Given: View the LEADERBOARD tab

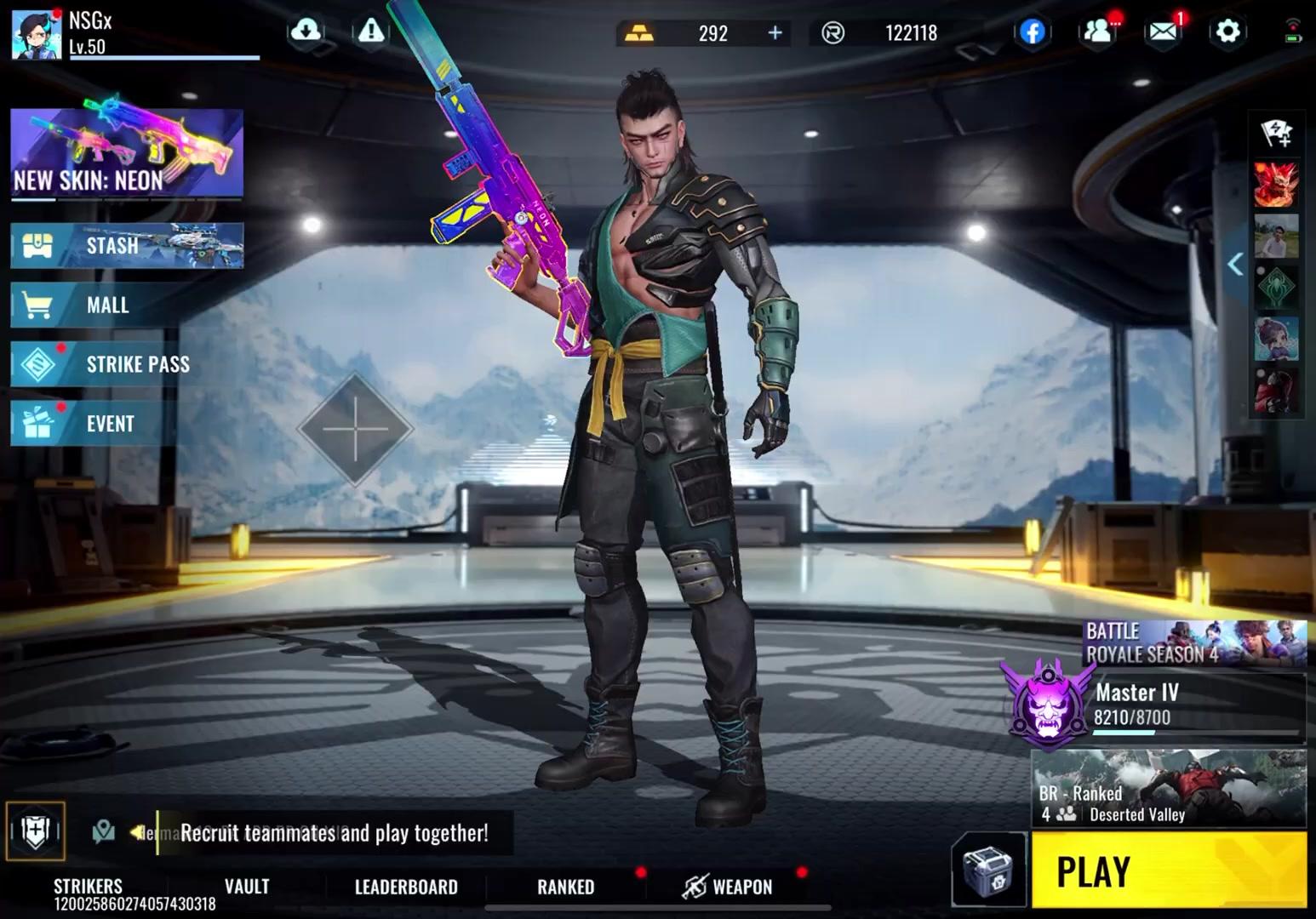Looking at the screenshot, I should tap(405, 887).
